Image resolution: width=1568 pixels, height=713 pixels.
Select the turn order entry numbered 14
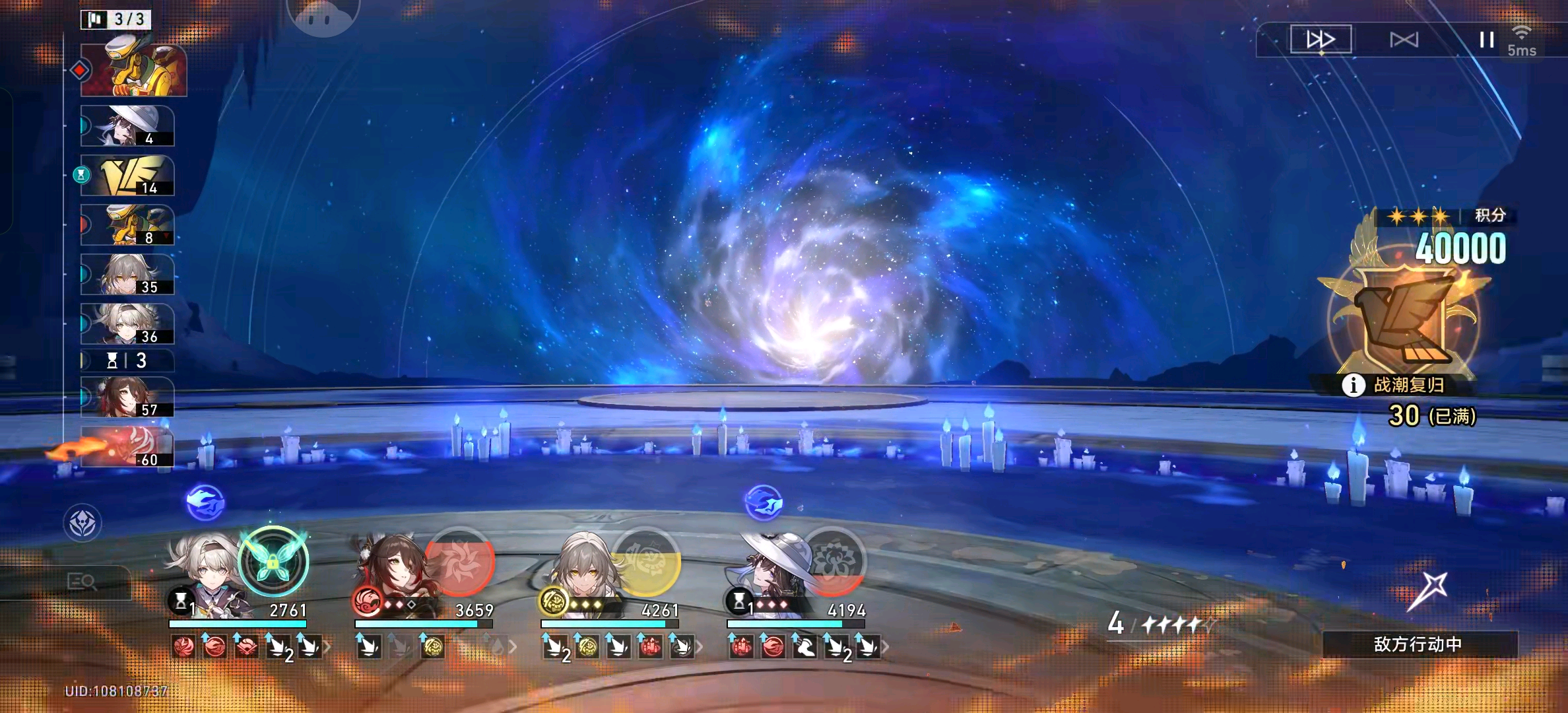[x=127, y=176]
